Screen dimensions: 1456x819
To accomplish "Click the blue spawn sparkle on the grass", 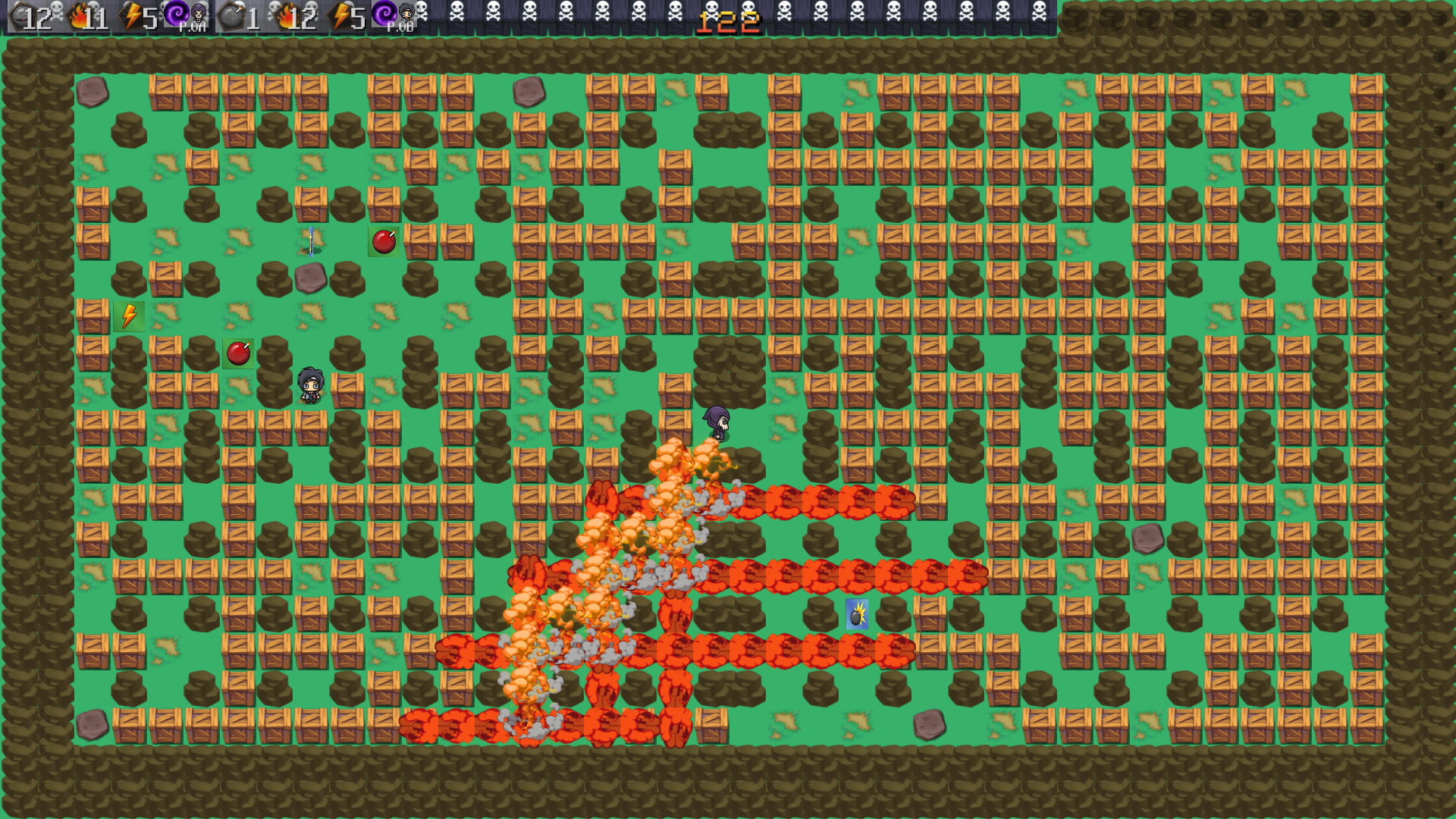I will tap(310, 241).
